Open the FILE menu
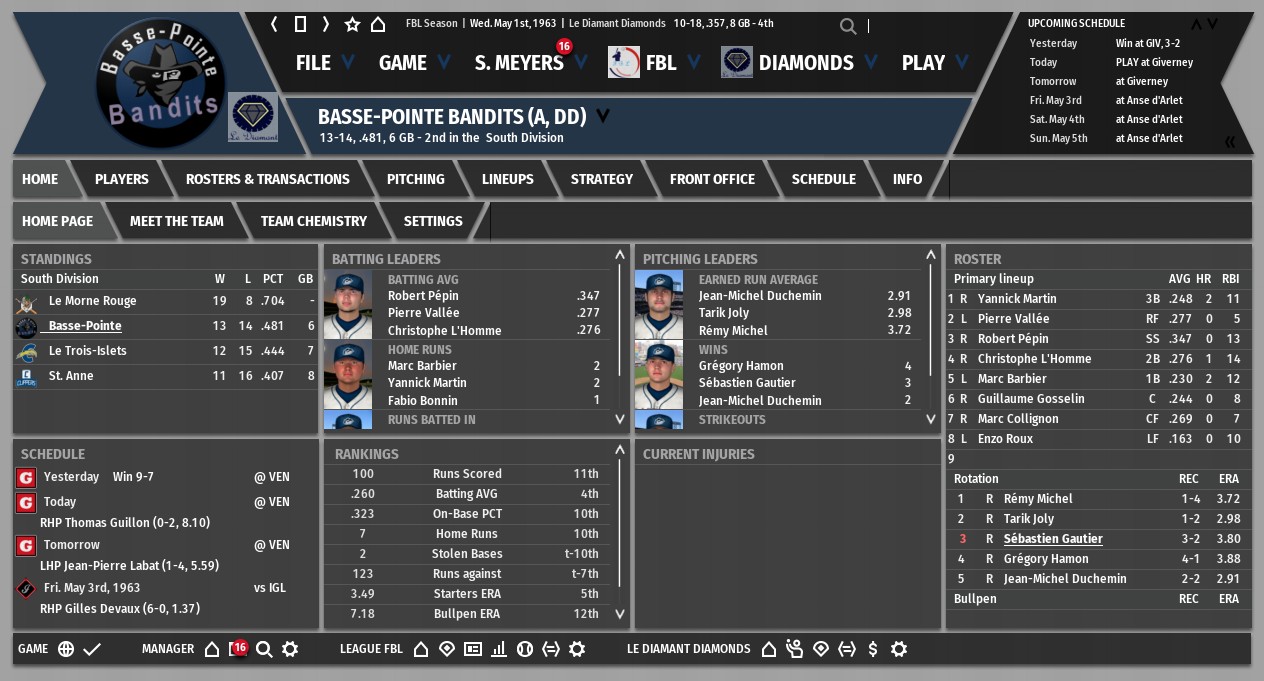 (x=313, y=63)
